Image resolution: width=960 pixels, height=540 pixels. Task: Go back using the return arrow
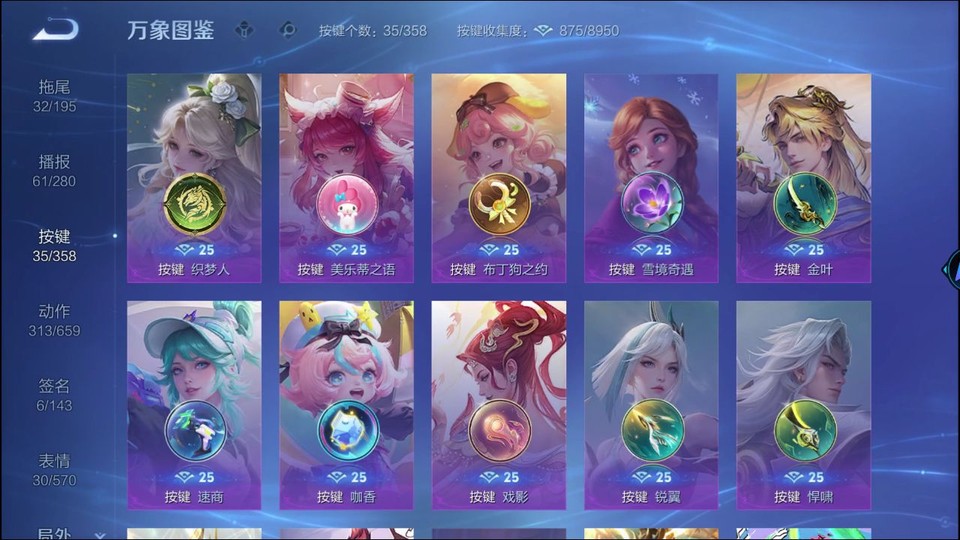pyautogui.click(x=55, y=29)
